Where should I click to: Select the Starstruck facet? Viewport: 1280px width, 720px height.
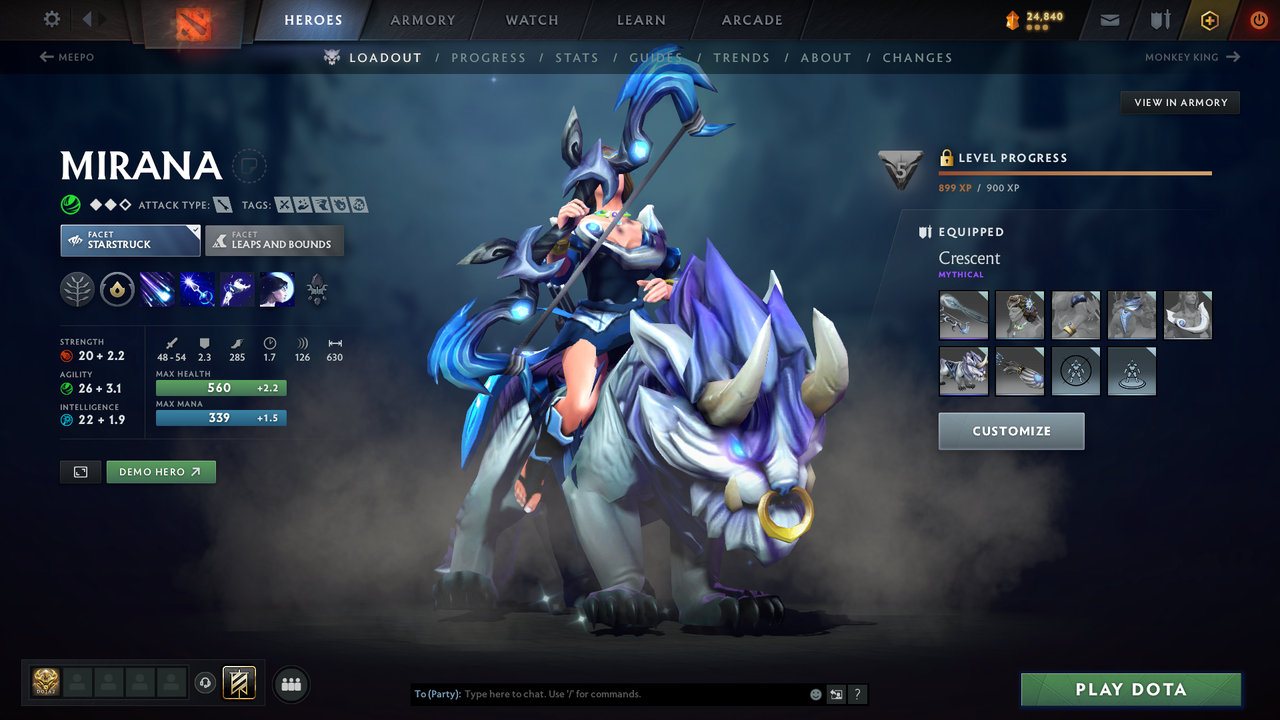tap(130, 240)
